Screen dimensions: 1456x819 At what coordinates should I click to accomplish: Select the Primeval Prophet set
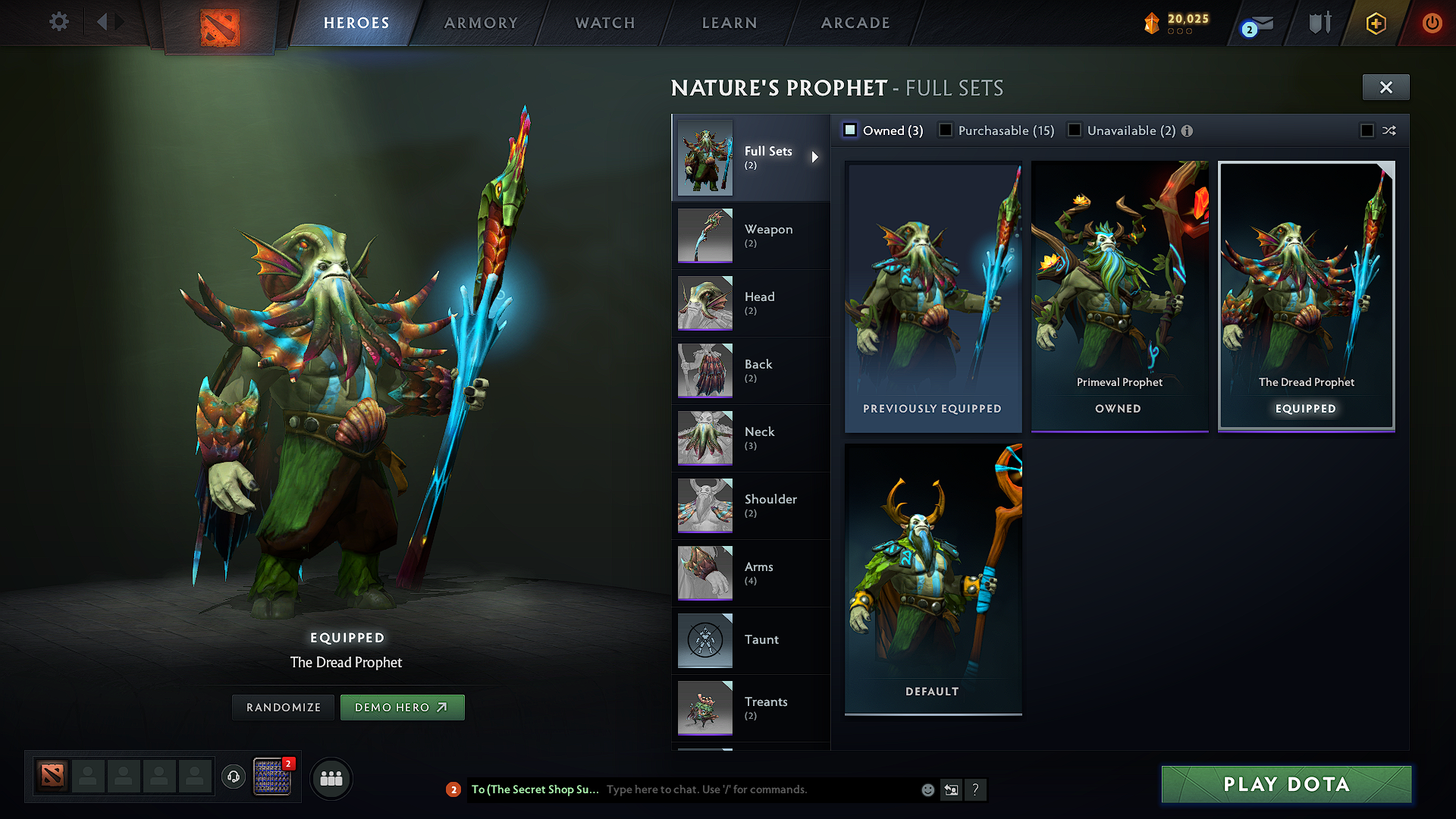[x=1119, y=296]
